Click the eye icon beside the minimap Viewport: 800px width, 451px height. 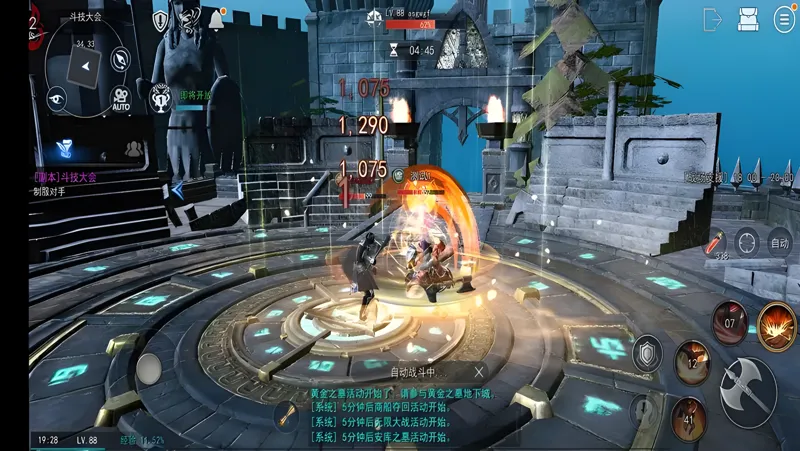point(56,98)
